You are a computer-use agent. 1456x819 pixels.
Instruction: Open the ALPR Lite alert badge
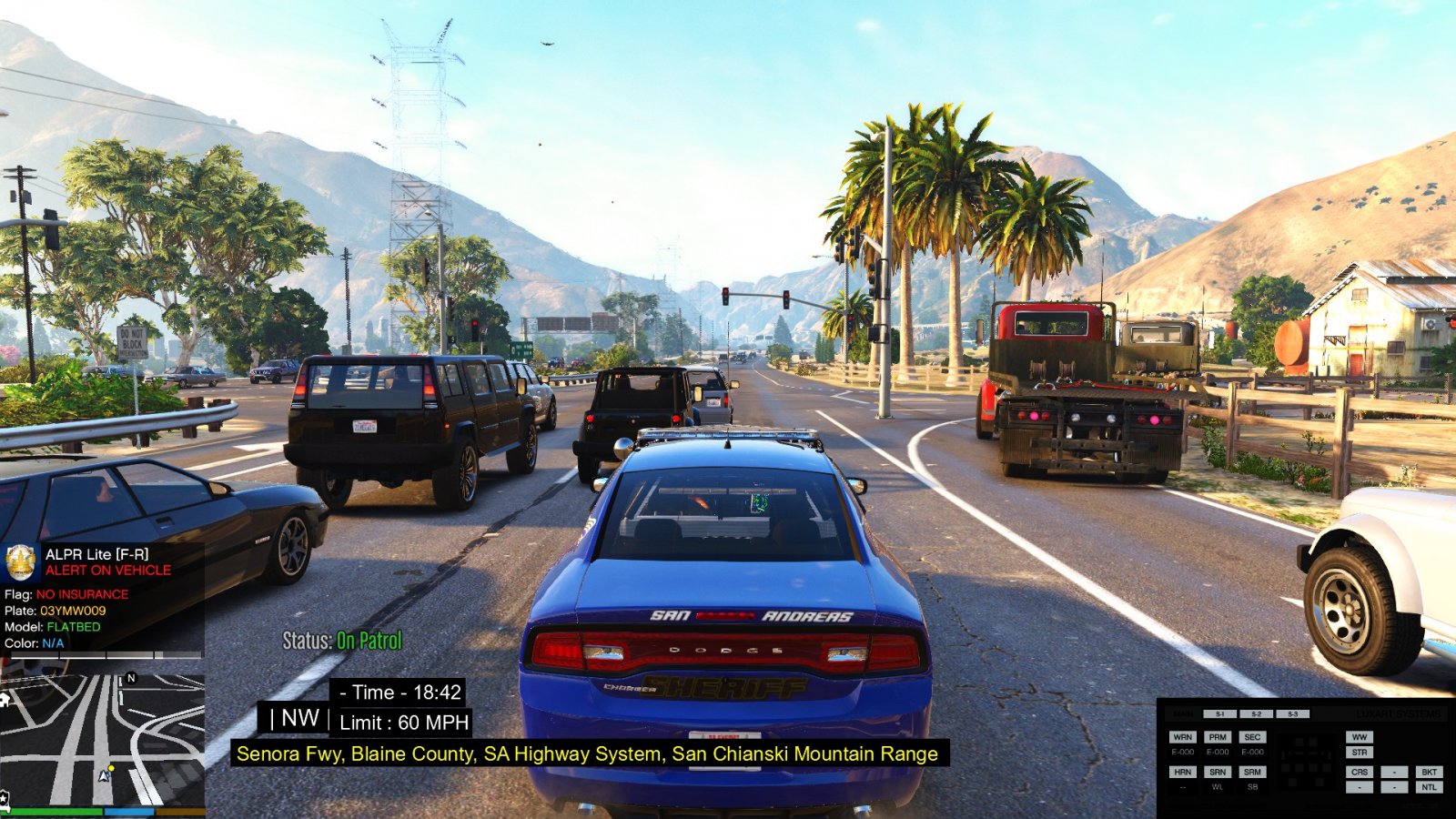point(20,562)
